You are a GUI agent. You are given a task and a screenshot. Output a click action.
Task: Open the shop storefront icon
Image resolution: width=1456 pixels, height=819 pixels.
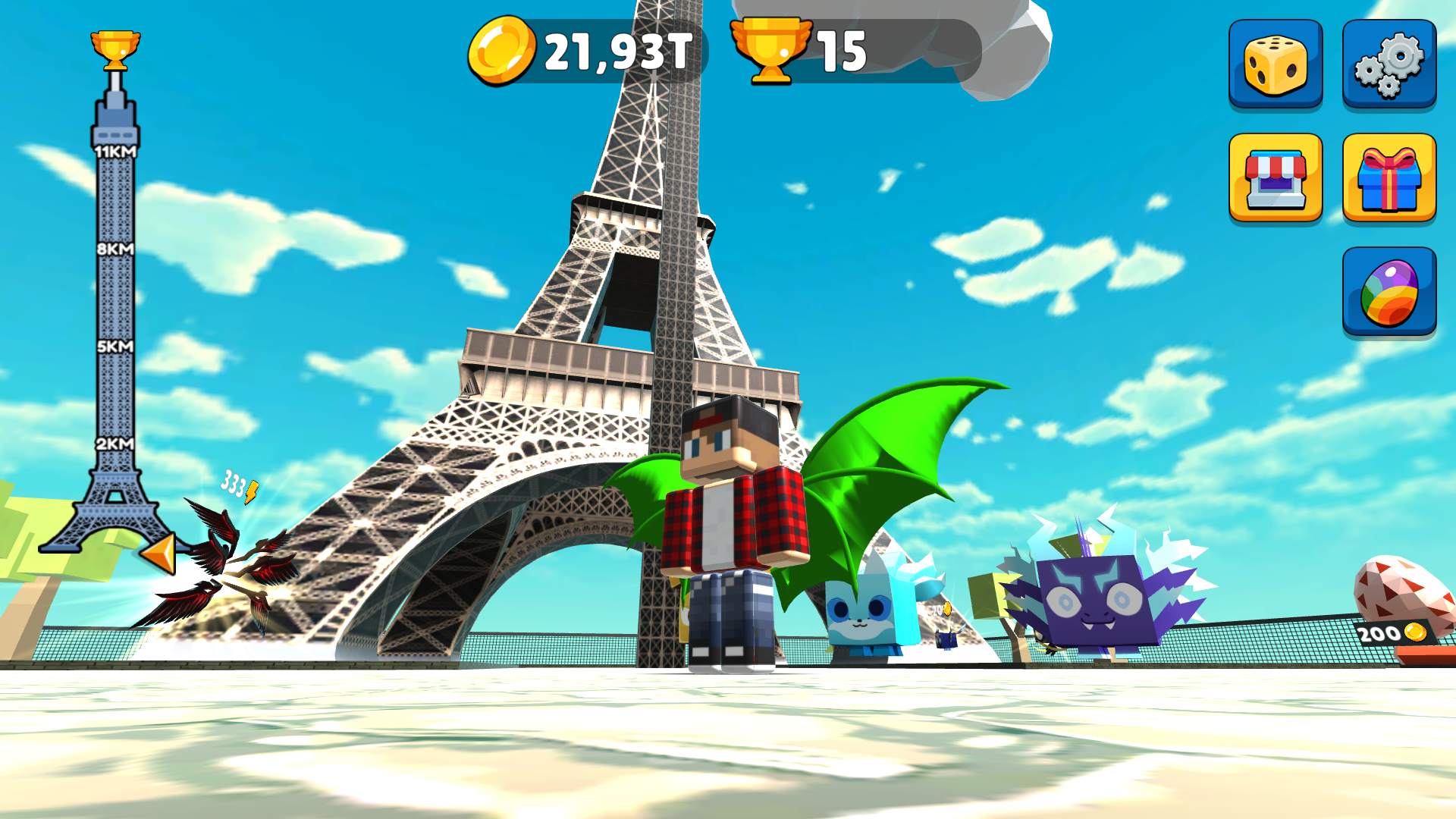tap(1276, 180)
